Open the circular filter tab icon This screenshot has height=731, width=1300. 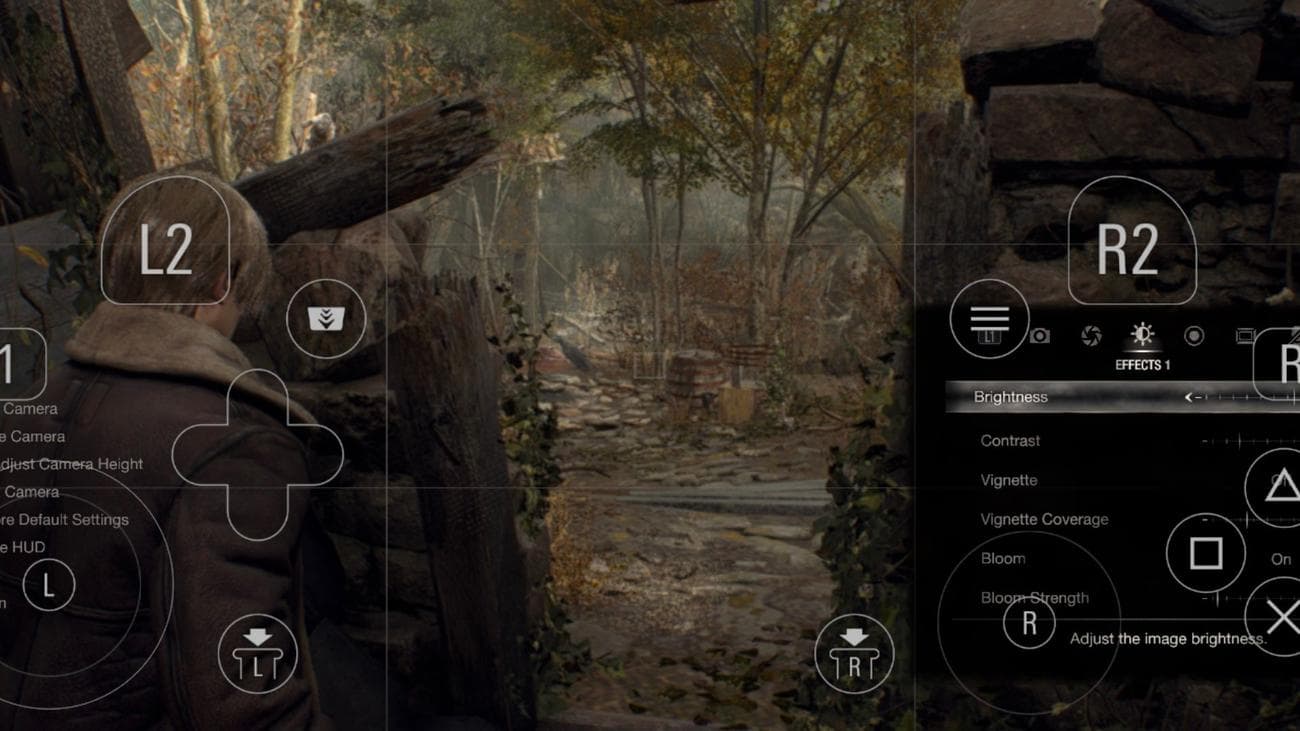[x=1193, y=335]
